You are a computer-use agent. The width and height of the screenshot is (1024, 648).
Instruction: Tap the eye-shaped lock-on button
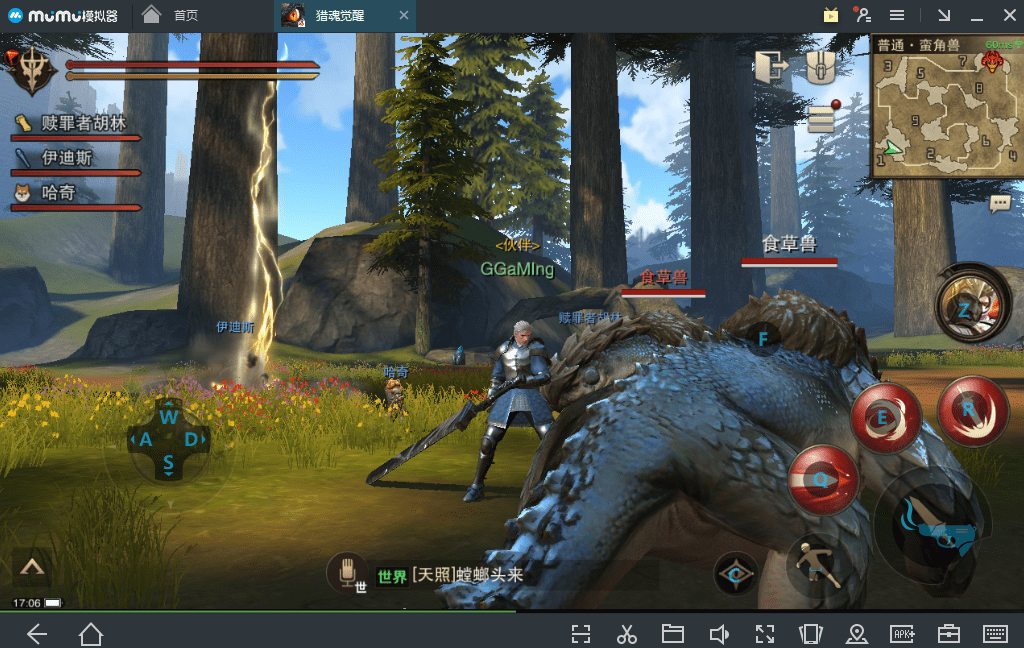[x=735, y=573]
